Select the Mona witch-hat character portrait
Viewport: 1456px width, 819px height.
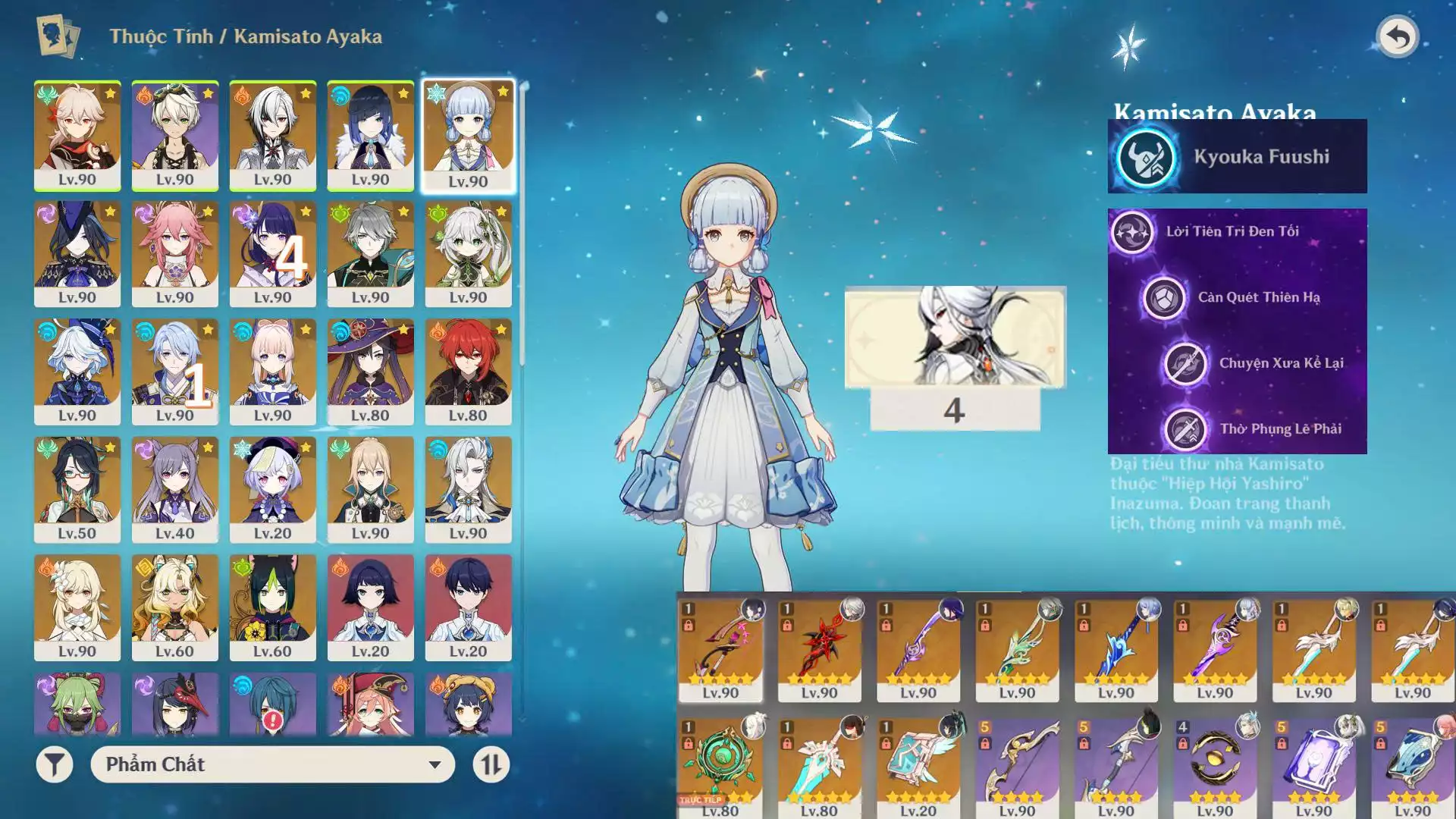point(370,371)
